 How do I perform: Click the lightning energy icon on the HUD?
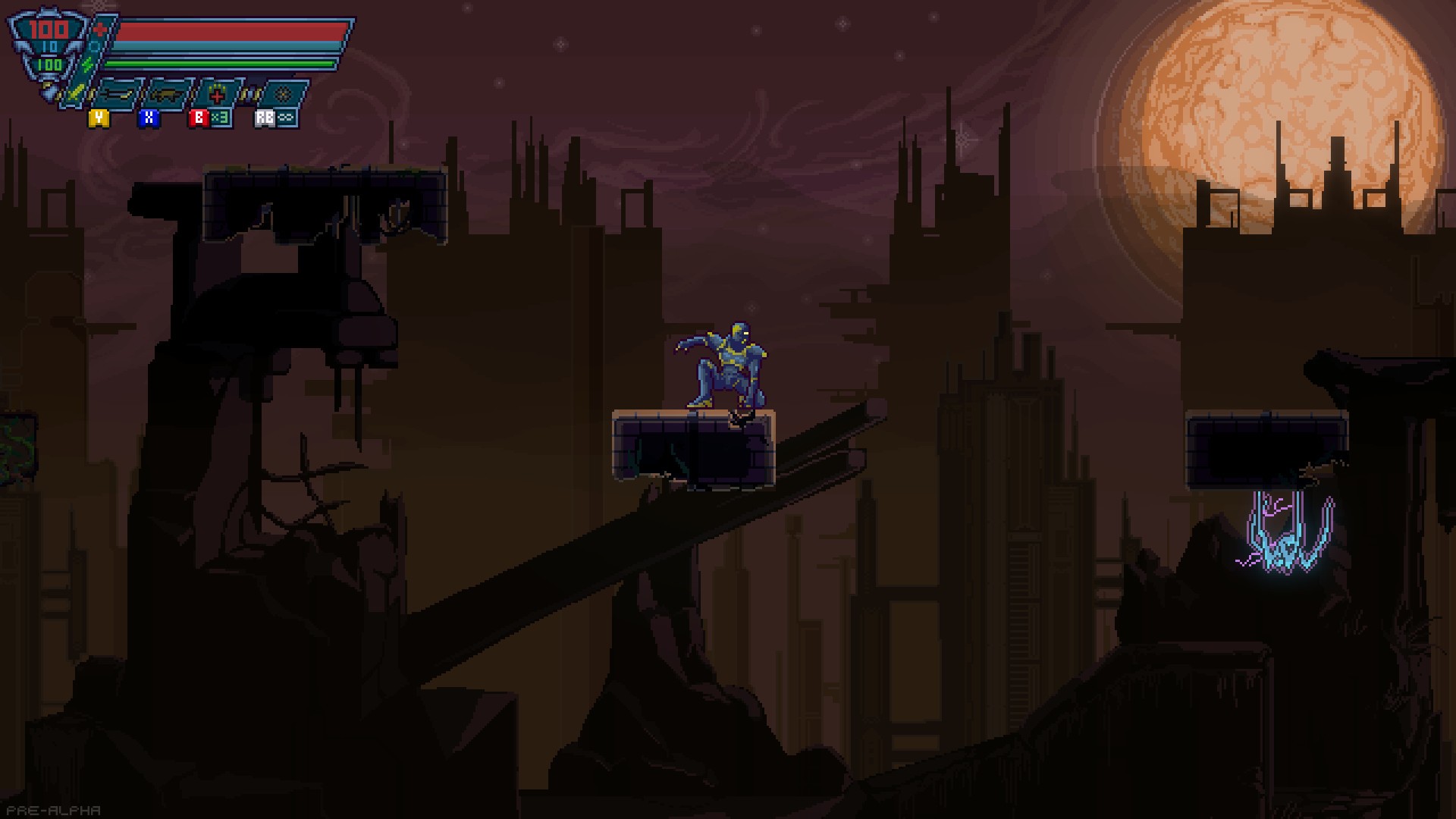pos(86,63)
